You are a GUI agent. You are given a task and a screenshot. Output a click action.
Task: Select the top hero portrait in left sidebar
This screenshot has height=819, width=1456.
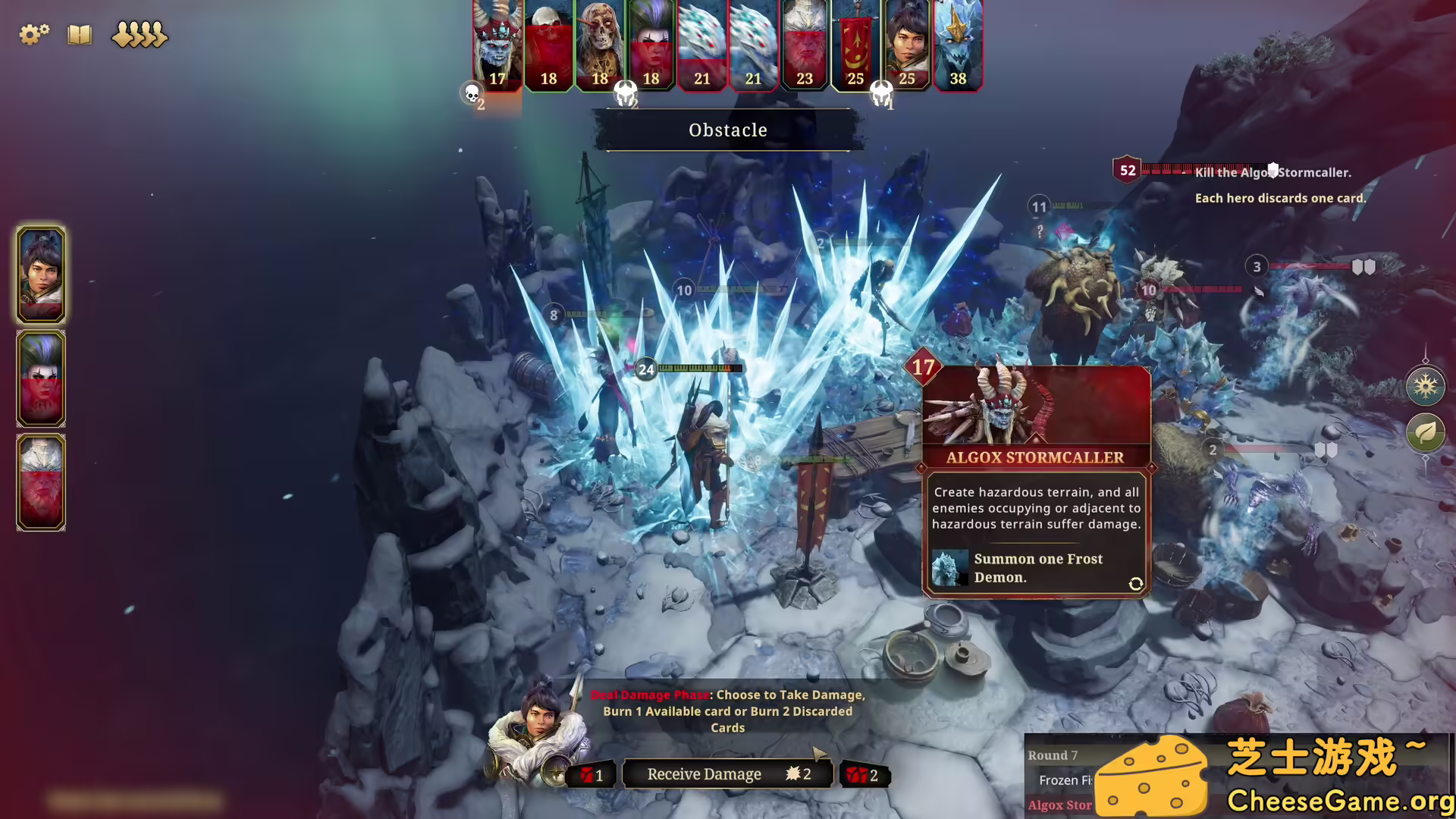40,275
